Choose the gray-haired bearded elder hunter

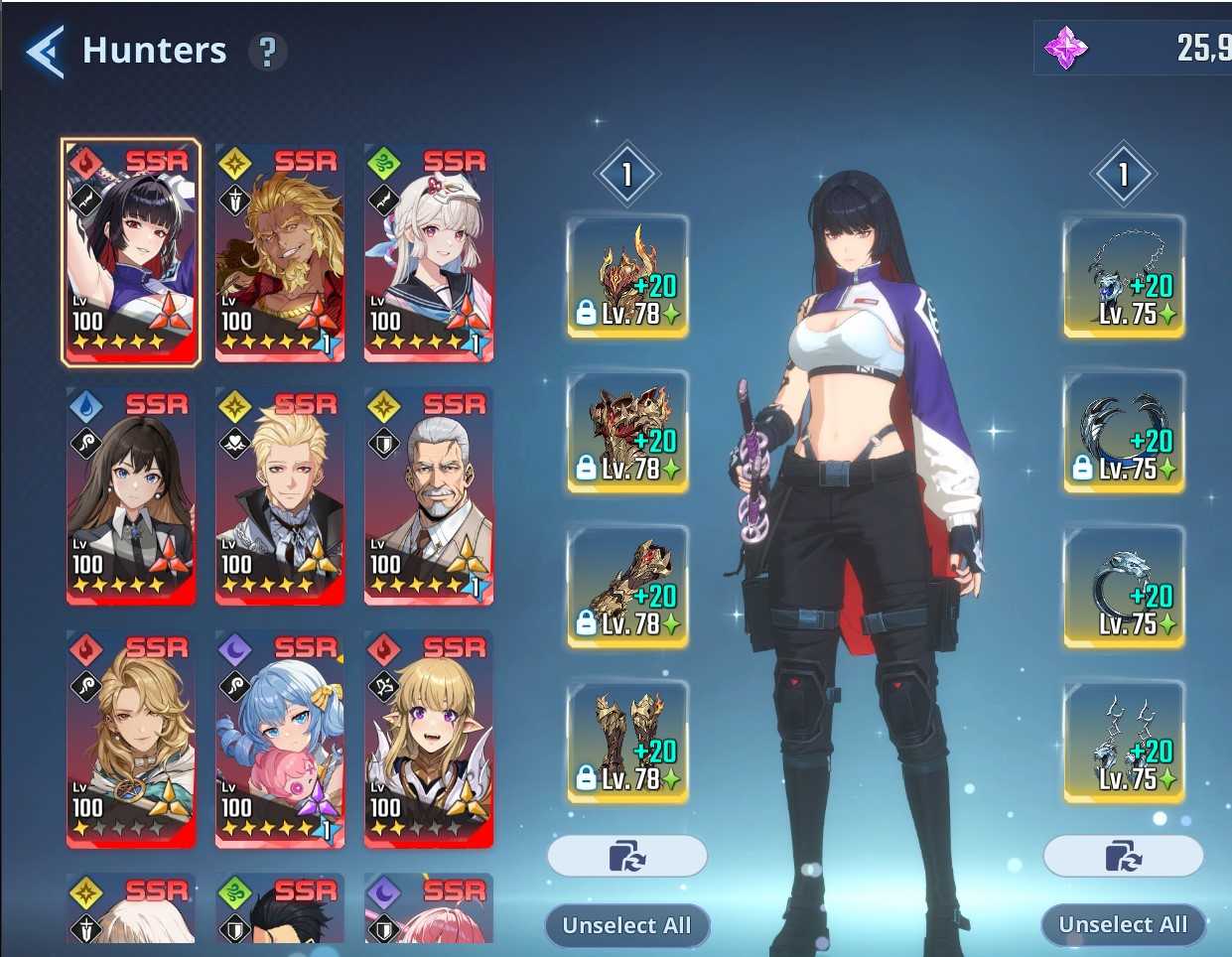[x=429, y=495]
